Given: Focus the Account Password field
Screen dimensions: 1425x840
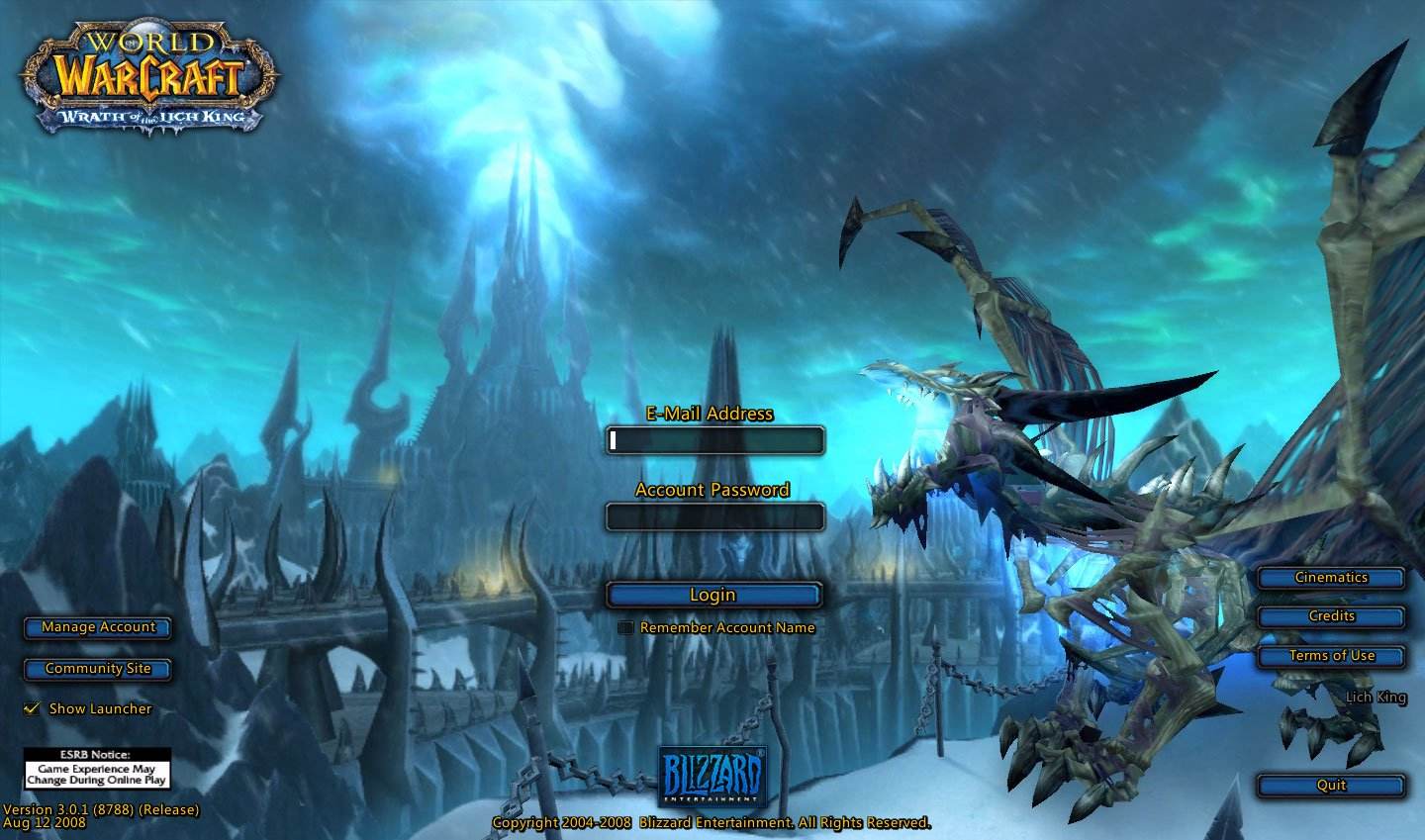Looking at the screenshot, I should (714, 516).
